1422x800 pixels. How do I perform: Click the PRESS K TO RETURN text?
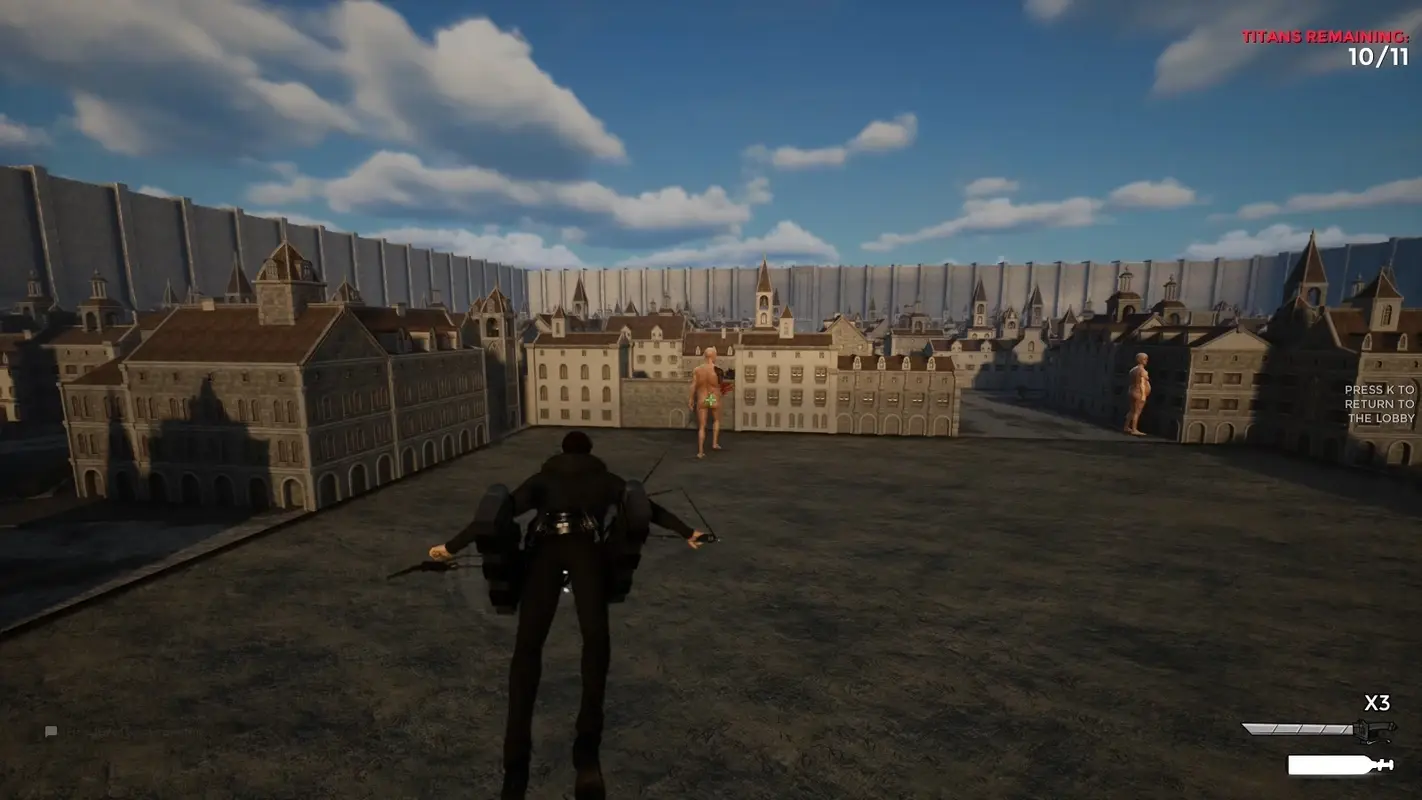point(1380,404)
